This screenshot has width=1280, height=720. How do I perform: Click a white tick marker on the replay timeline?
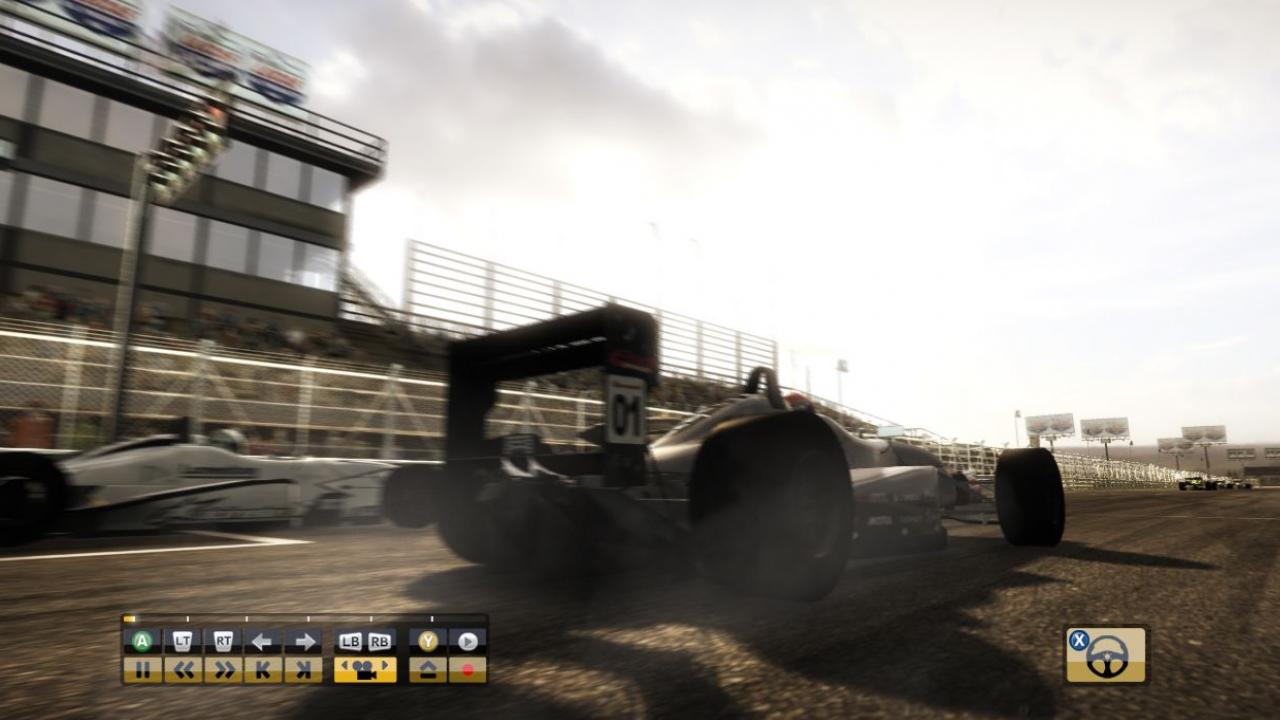click(188, 618)
